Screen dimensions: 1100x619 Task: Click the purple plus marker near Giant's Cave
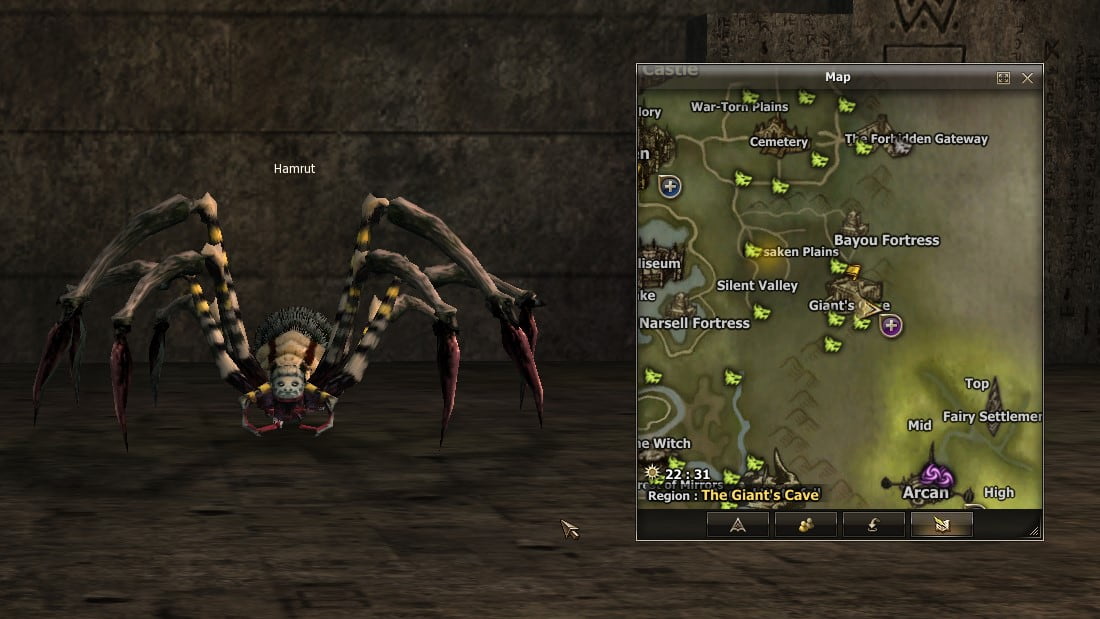(891, 325)
